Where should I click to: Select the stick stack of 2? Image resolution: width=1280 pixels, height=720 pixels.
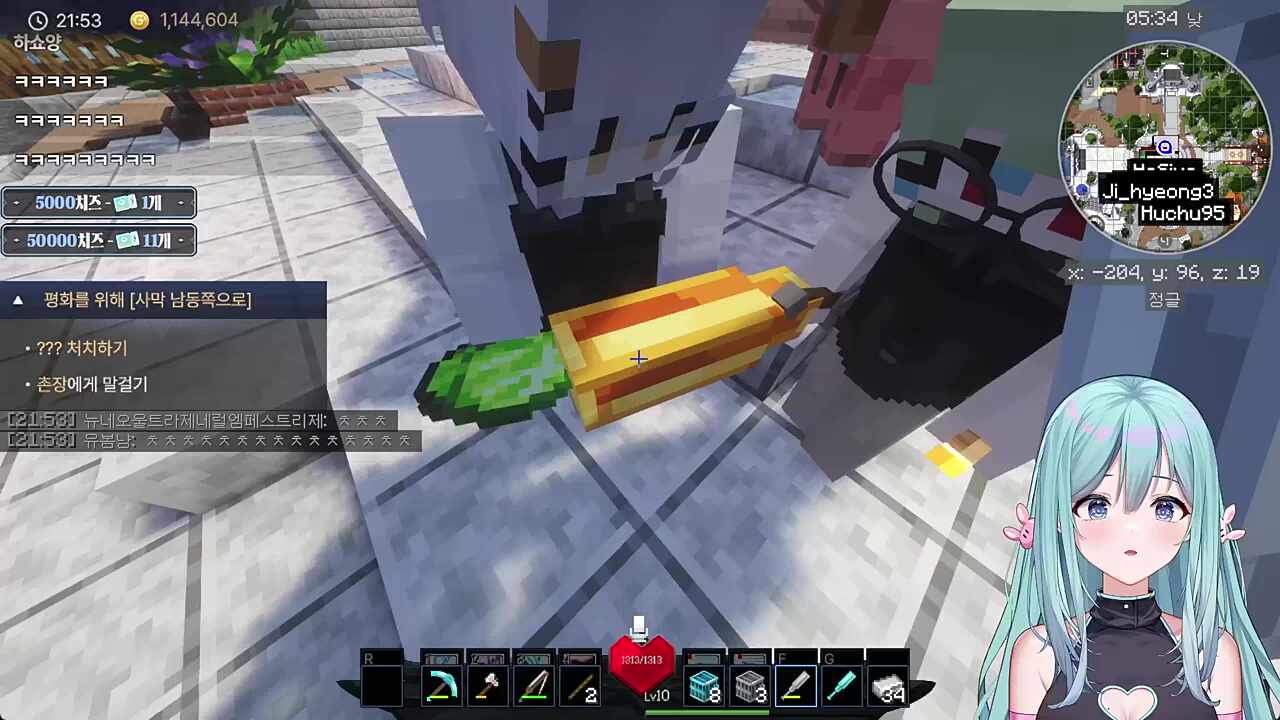(x=579, y=687)
